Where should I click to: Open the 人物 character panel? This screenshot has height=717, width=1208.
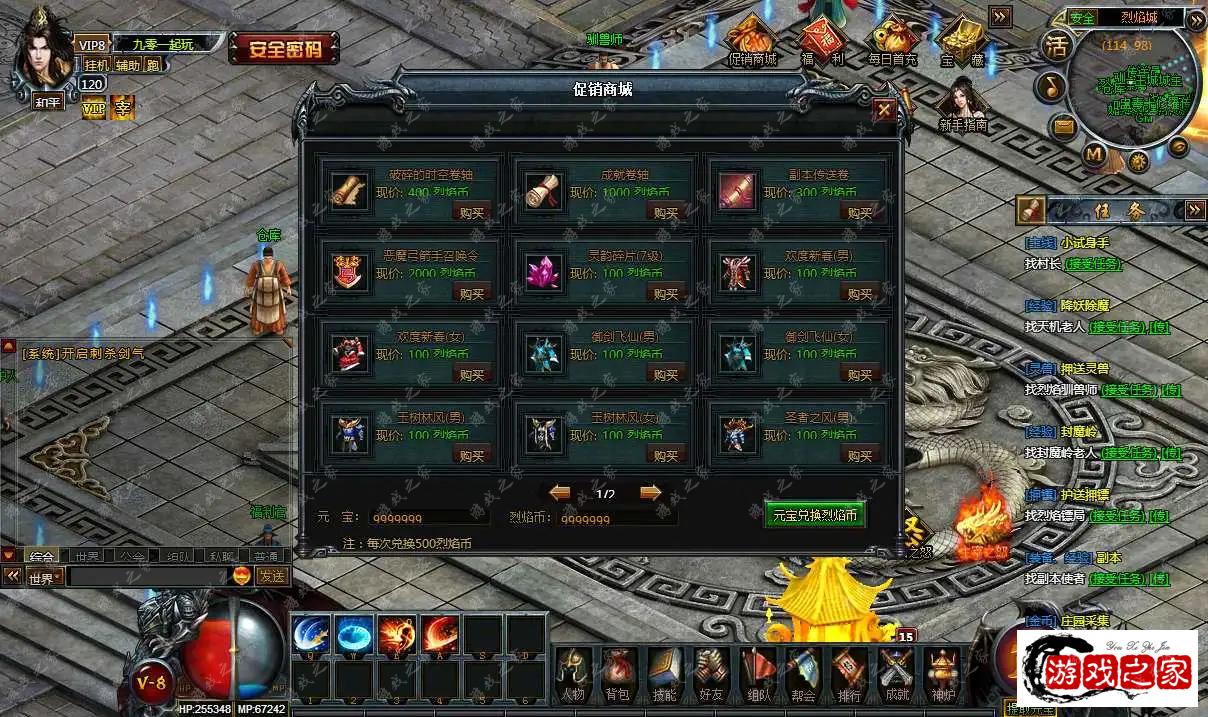572,674
